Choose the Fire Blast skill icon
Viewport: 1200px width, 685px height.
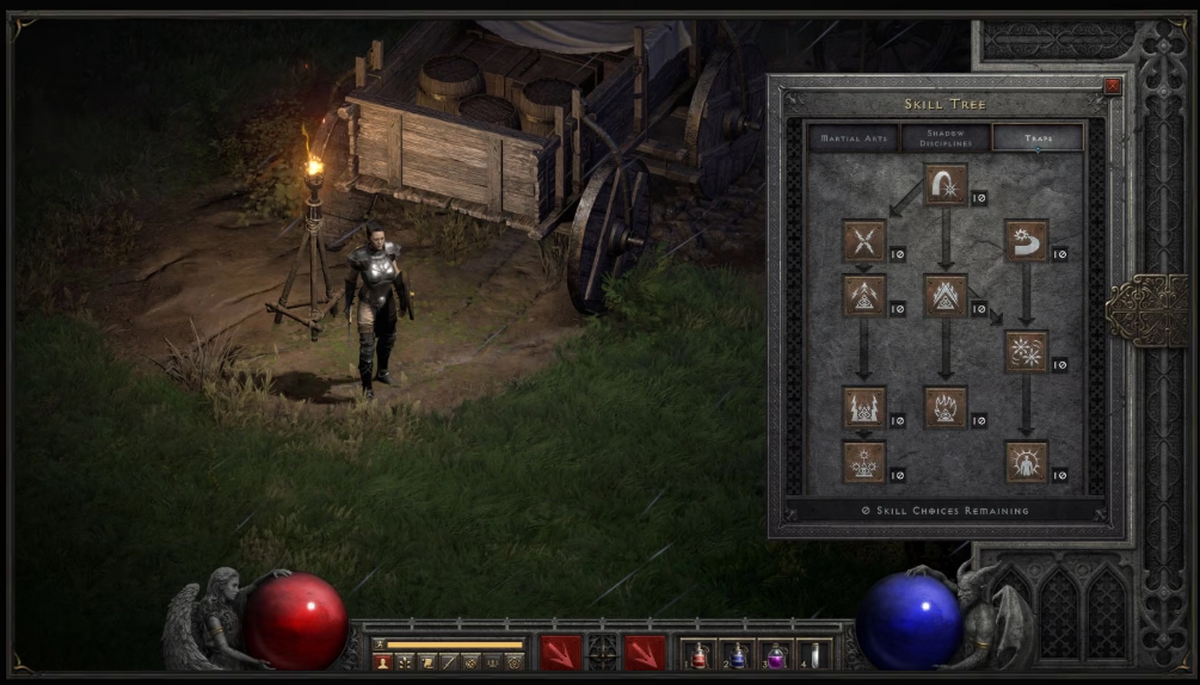coord(945,185)
